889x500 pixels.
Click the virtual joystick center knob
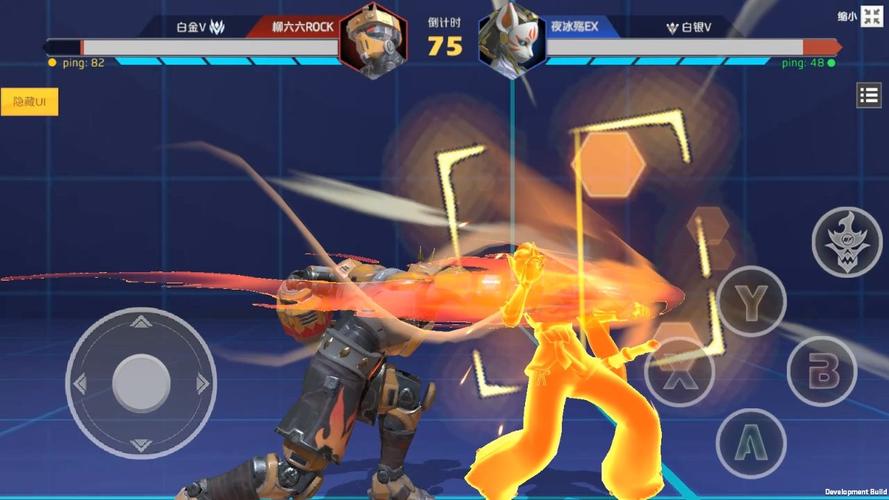pyautogui.click(x=141, y=382)
